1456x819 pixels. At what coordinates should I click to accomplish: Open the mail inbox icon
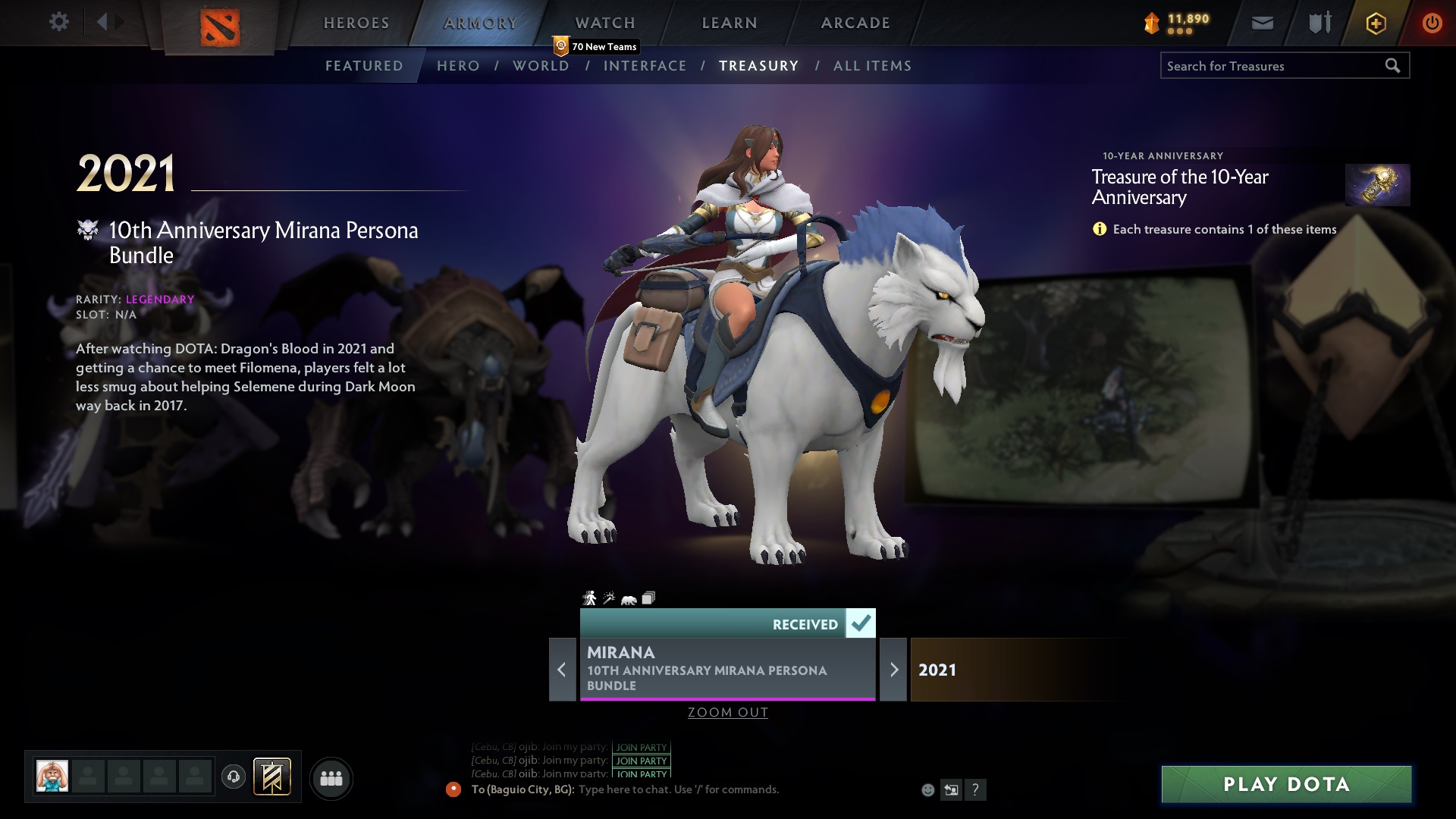pyautogui.click(x=1263, y=23)
